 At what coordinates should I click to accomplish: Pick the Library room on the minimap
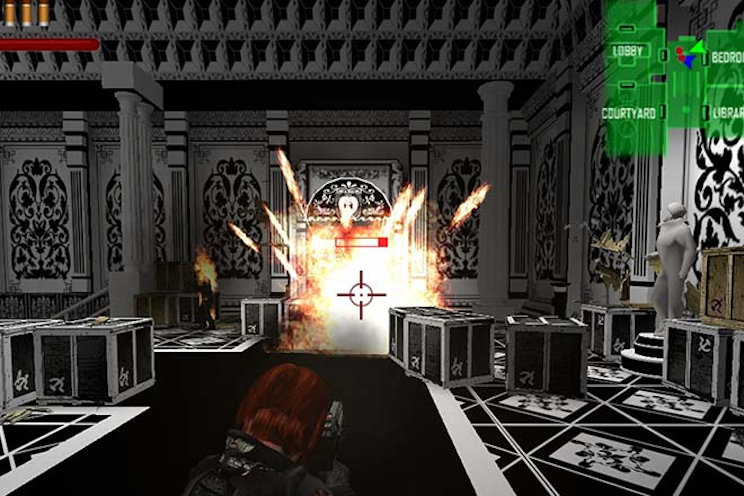coord(726,113)
